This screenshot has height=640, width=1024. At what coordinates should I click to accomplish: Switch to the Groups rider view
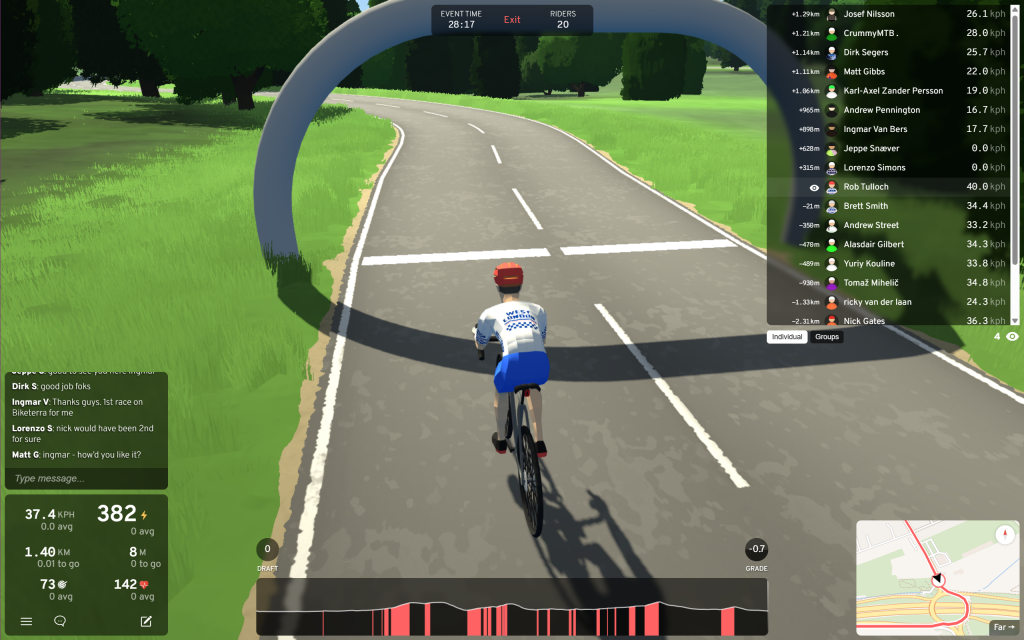[x=827, y=337]
